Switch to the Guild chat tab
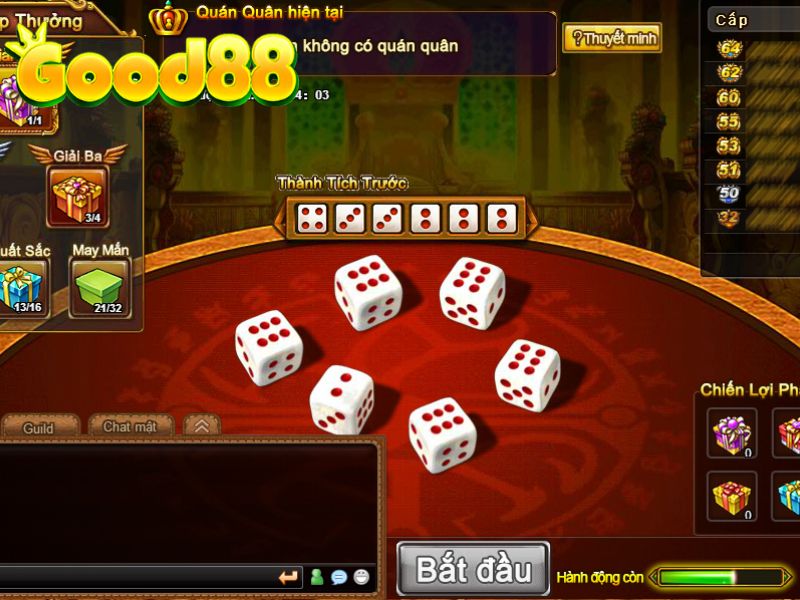 pyautogui.click(x=39, y=428)
